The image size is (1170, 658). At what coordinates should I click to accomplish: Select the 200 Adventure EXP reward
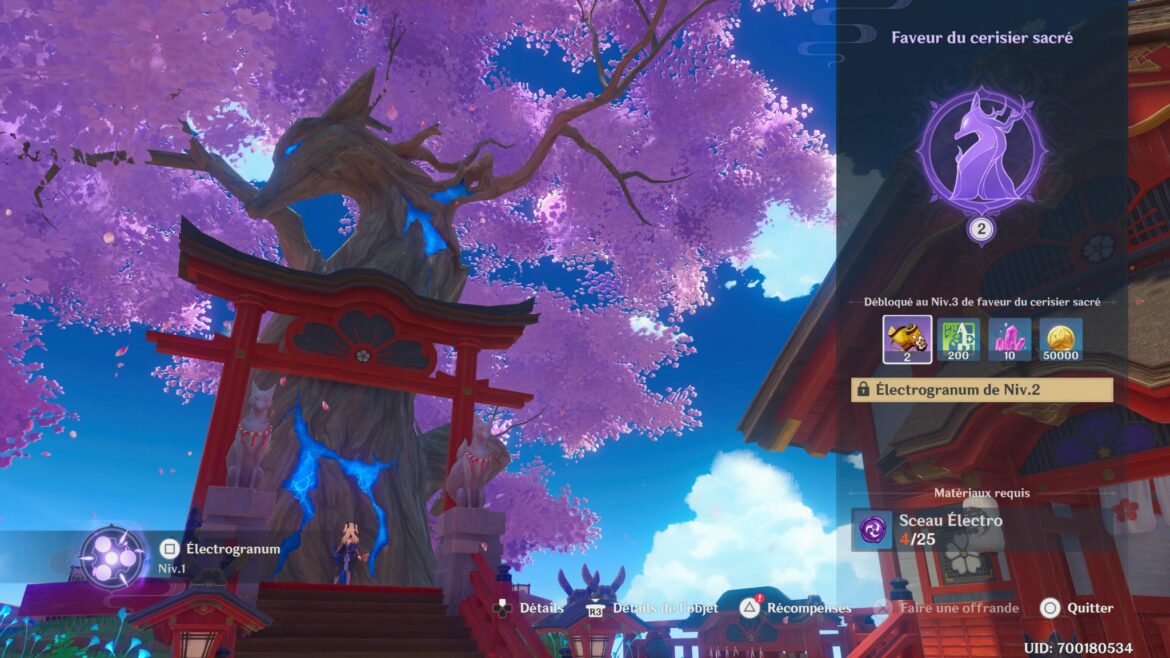point(959,340)
